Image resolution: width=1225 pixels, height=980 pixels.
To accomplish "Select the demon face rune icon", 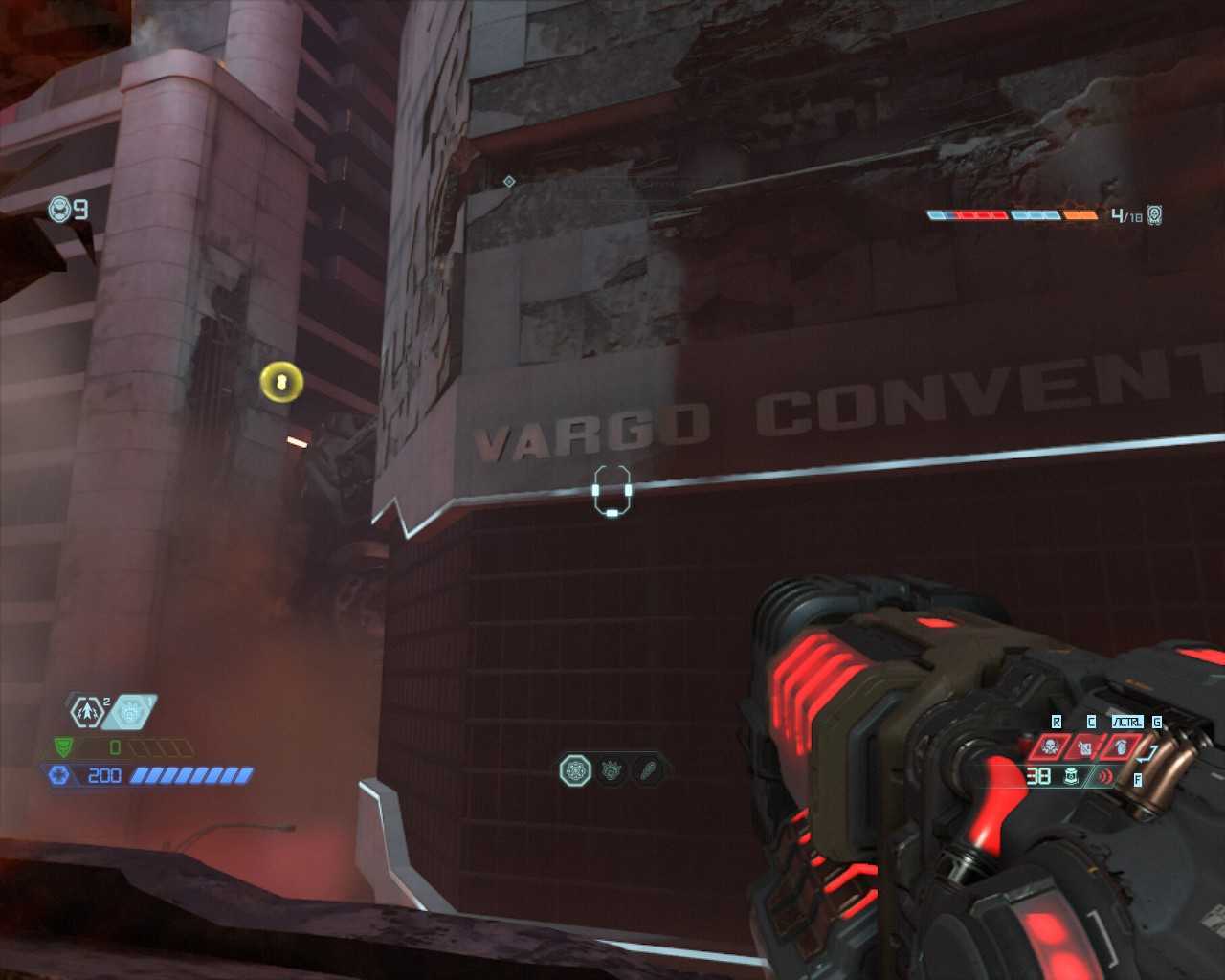I will 612,769.
